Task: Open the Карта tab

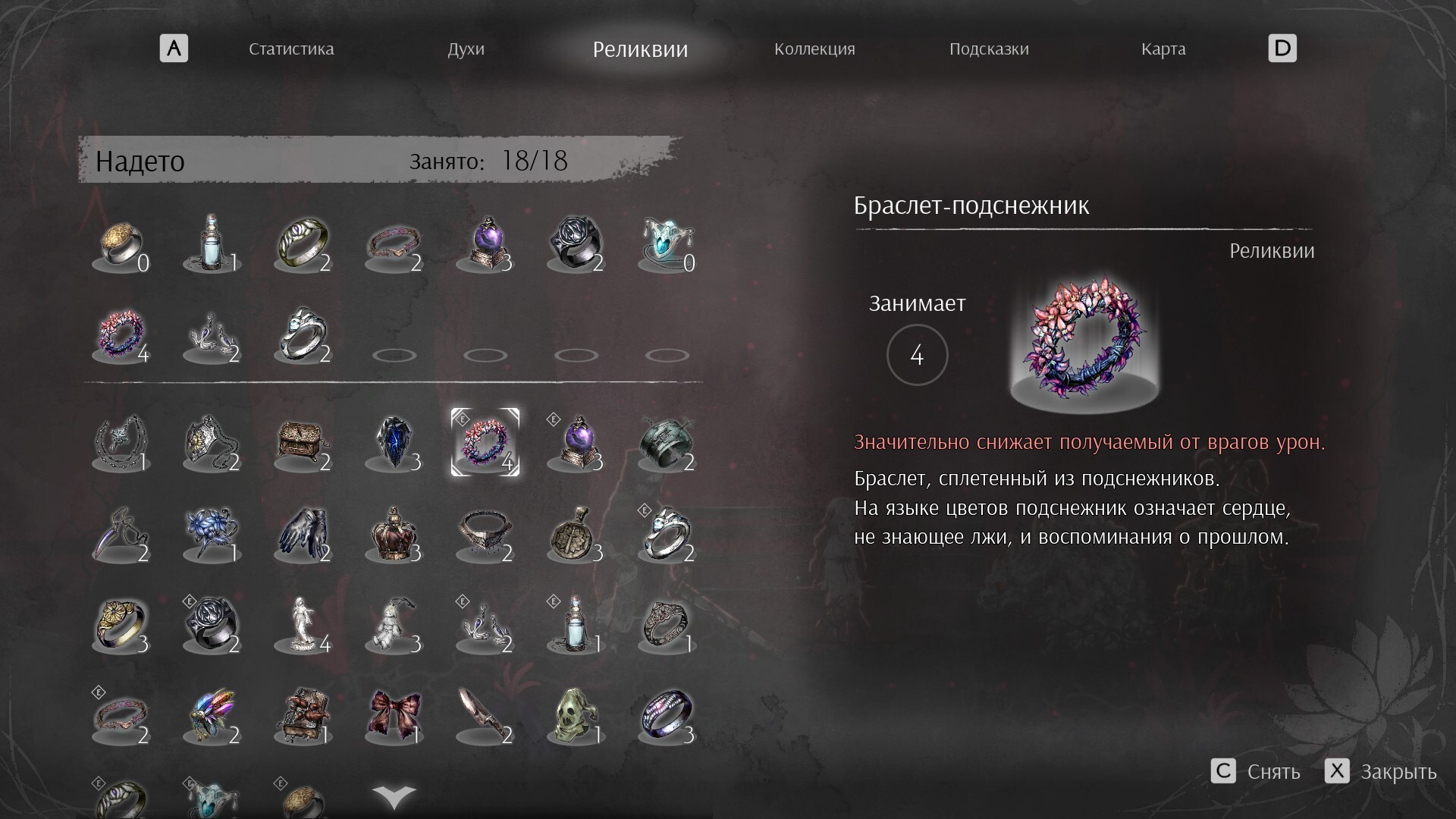Action: (1163, 49)
